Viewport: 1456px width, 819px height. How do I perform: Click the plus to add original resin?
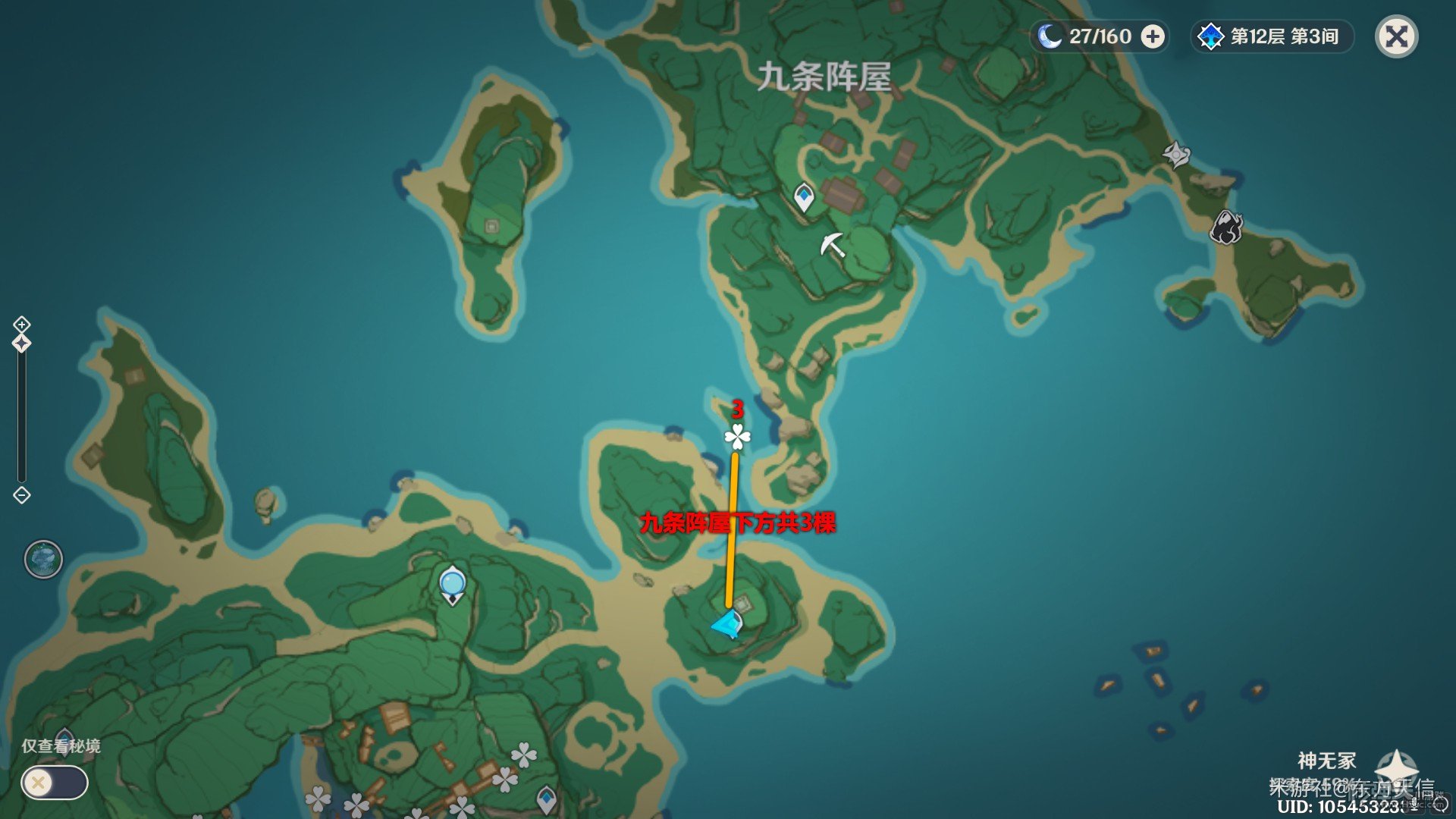1153,35
